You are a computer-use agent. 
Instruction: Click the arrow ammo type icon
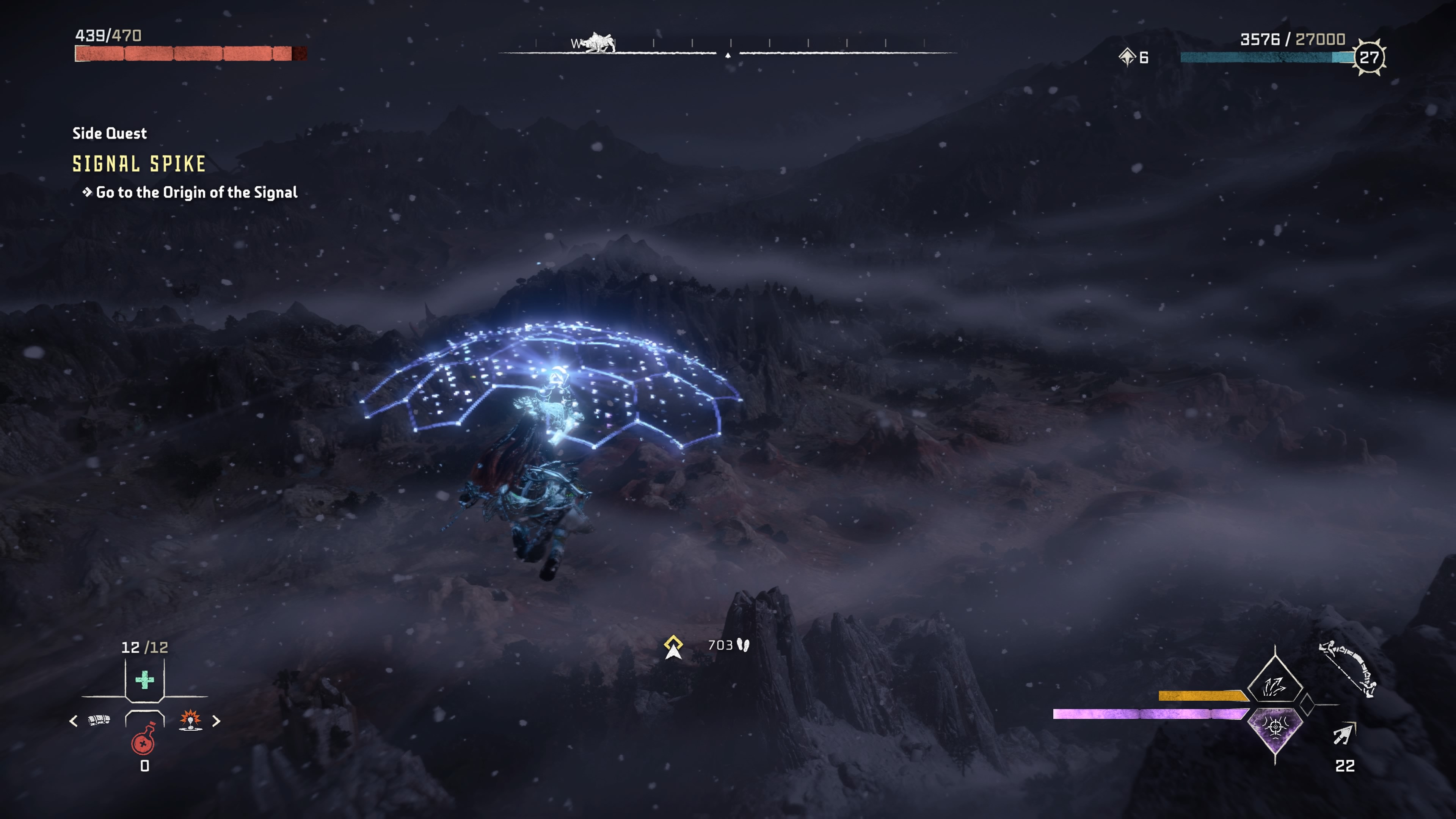point(1344,734)
